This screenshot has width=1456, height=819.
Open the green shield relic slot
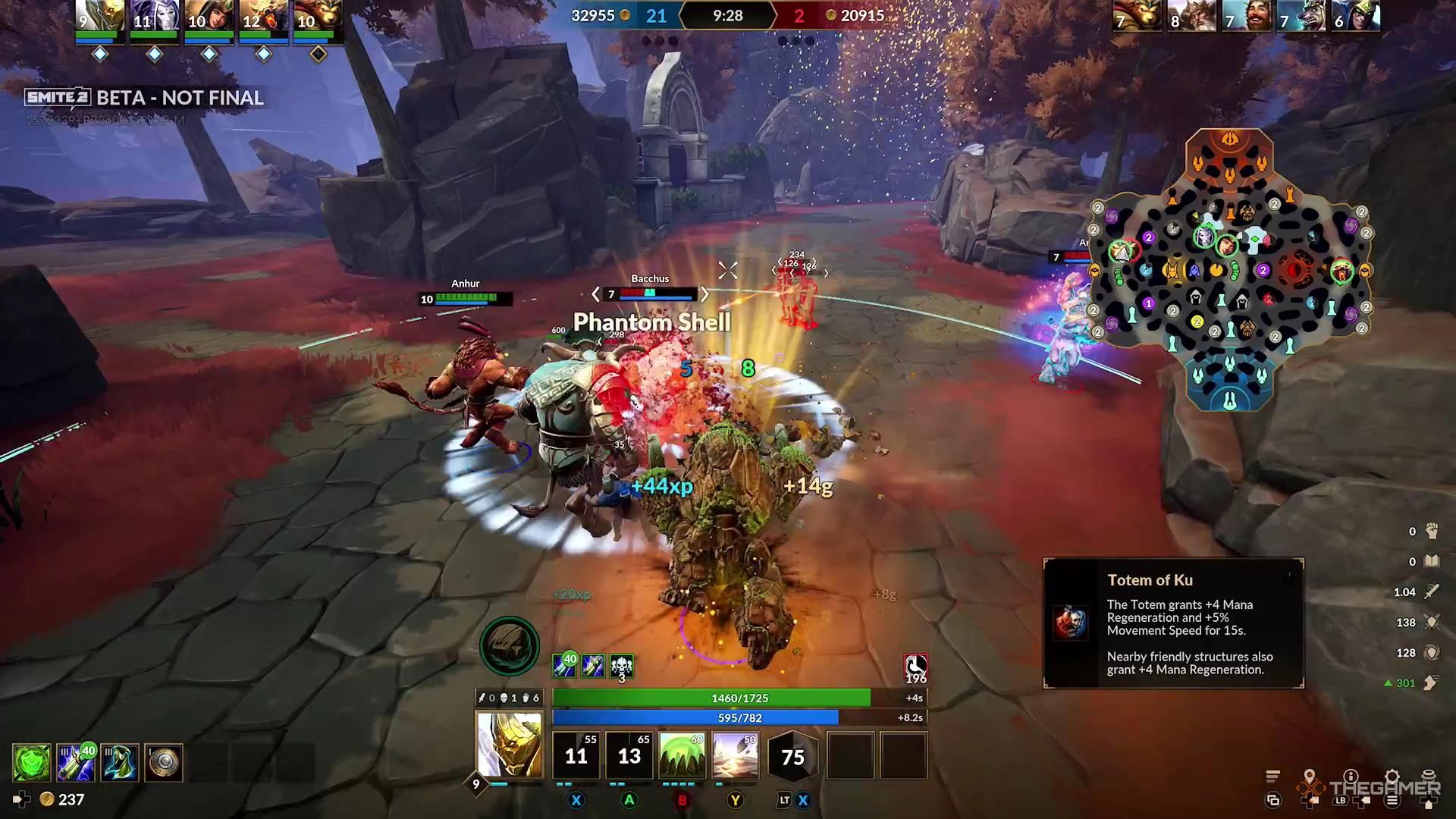pos(30,762)
